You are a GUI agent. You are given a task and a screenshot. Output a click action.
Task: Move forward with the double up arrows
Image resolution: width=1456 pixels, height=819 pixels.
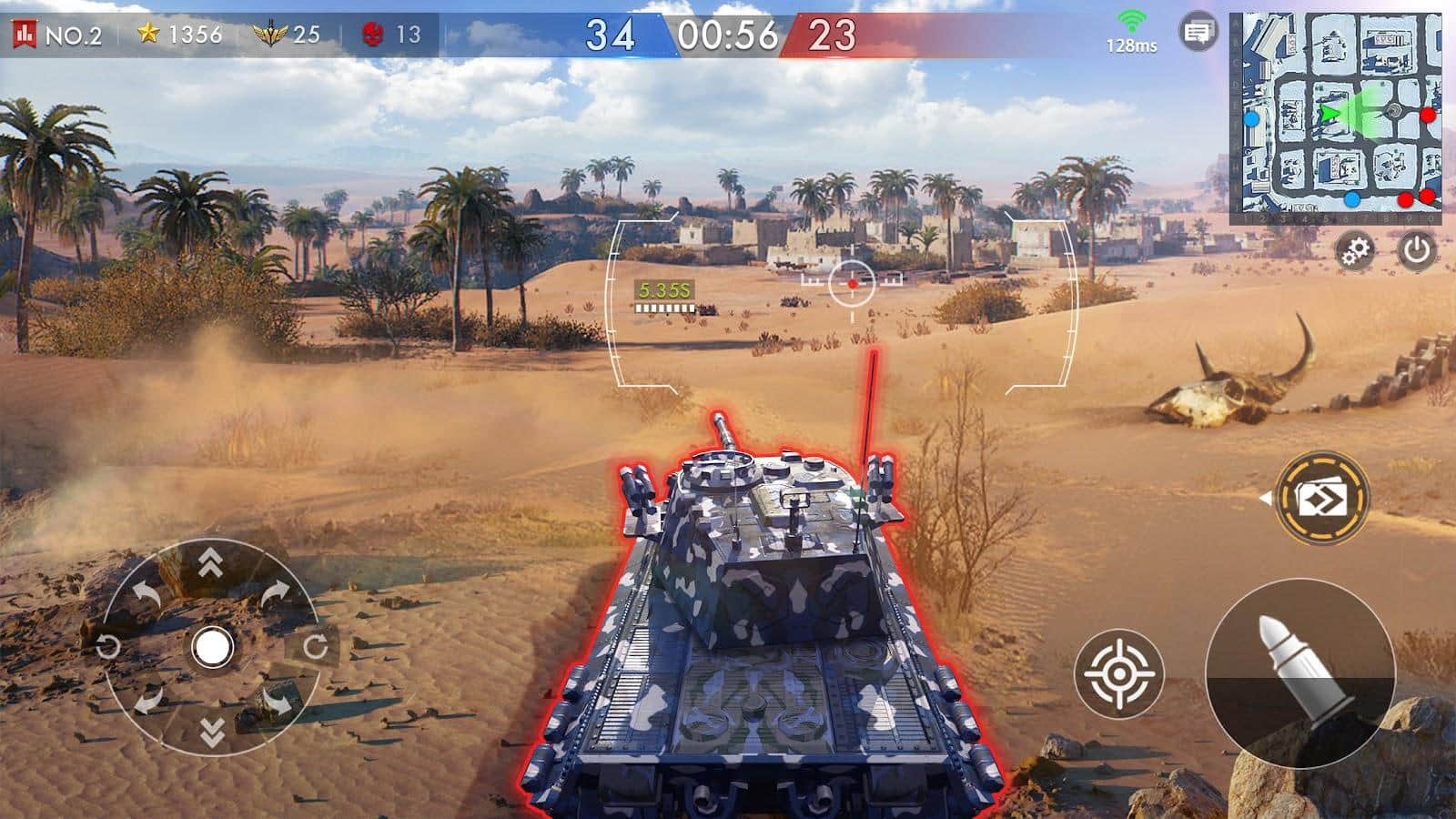pyautogui.click(x=211, y=564)
